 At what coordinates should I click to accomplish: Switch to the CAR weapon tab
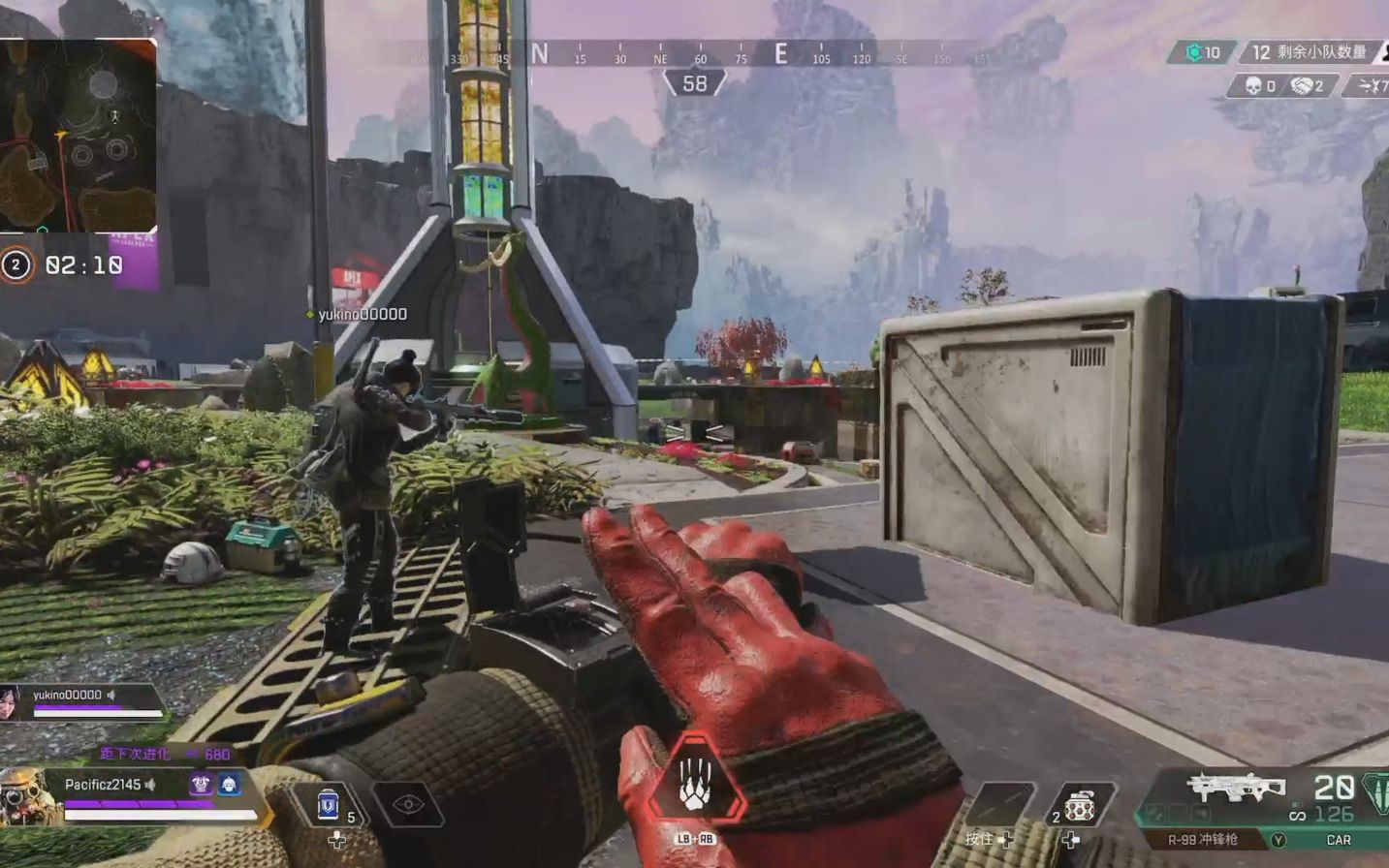1339,840
